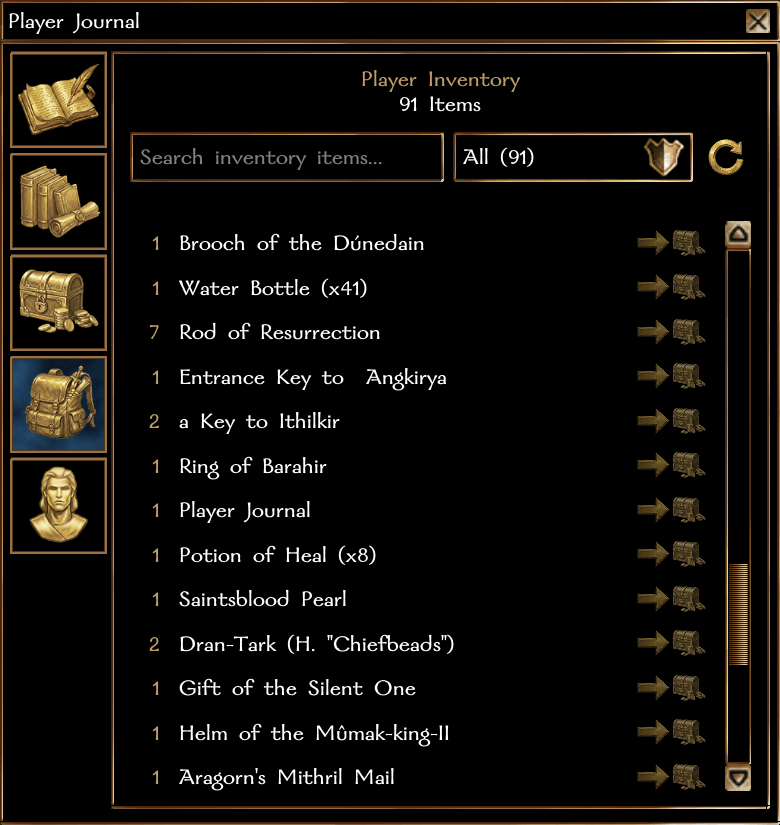Open the All (91) filter dropdown
The height and width of the screenshot is (825, 780).
coord(573,158)
